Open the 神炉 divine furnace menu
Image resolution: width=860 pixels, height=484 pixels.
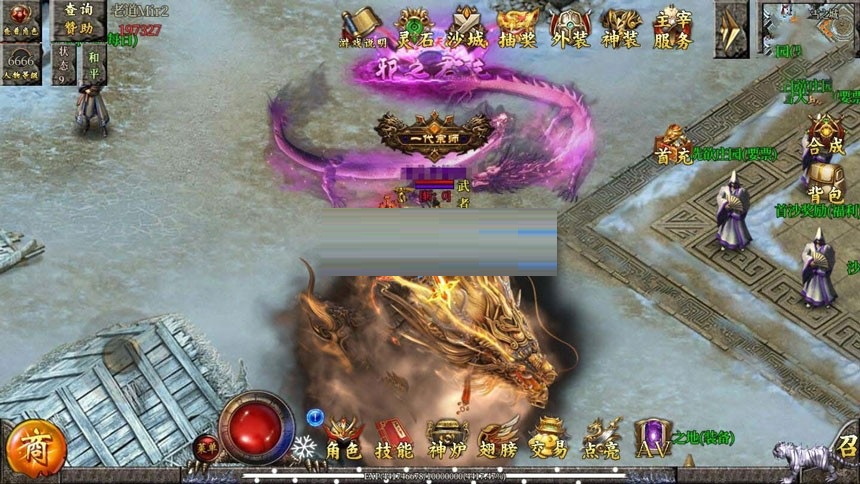pyautogui.click(x=446, y=440)
